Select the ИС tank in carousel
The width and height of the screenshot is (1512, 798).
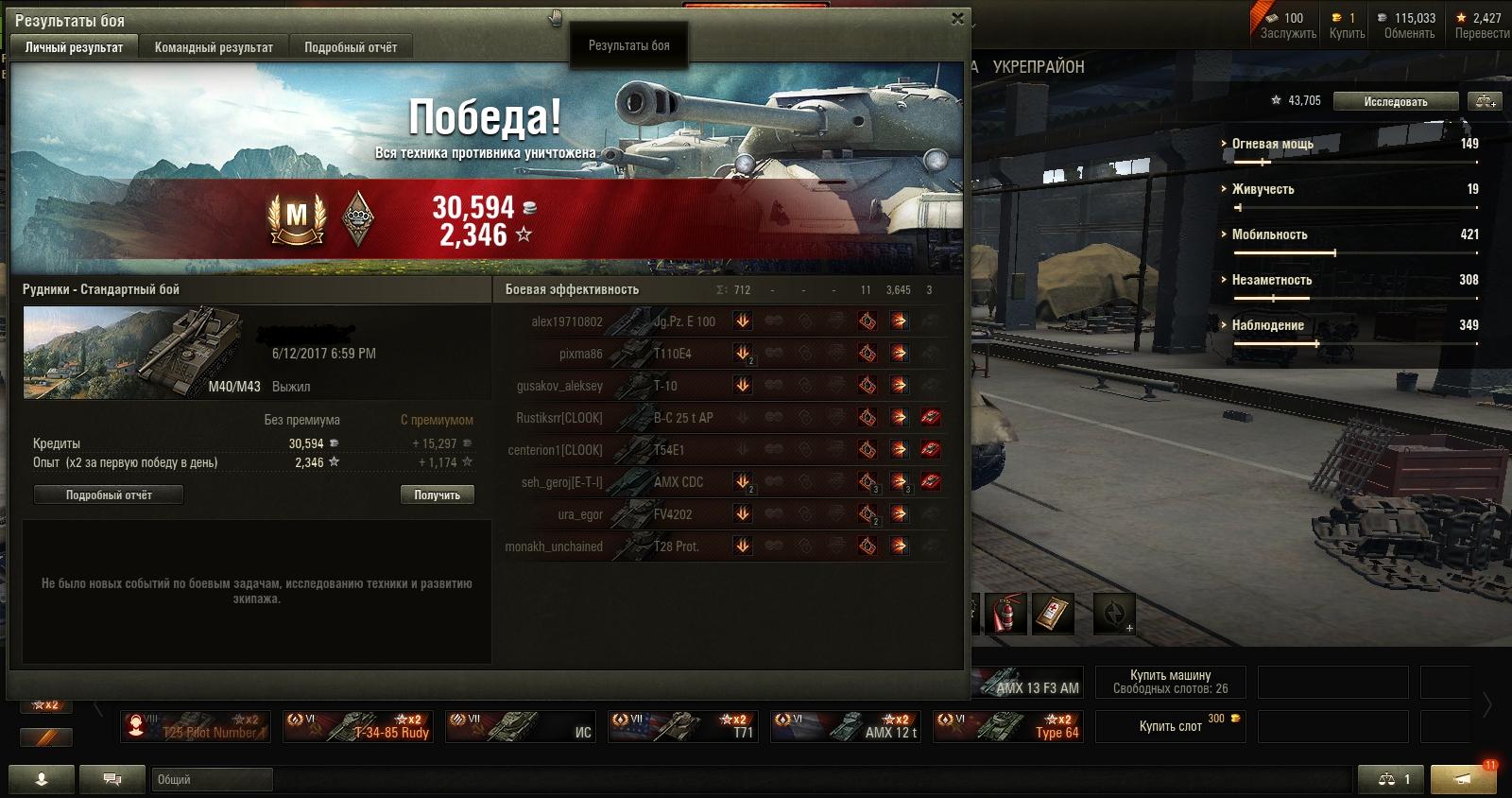point(522,727)
